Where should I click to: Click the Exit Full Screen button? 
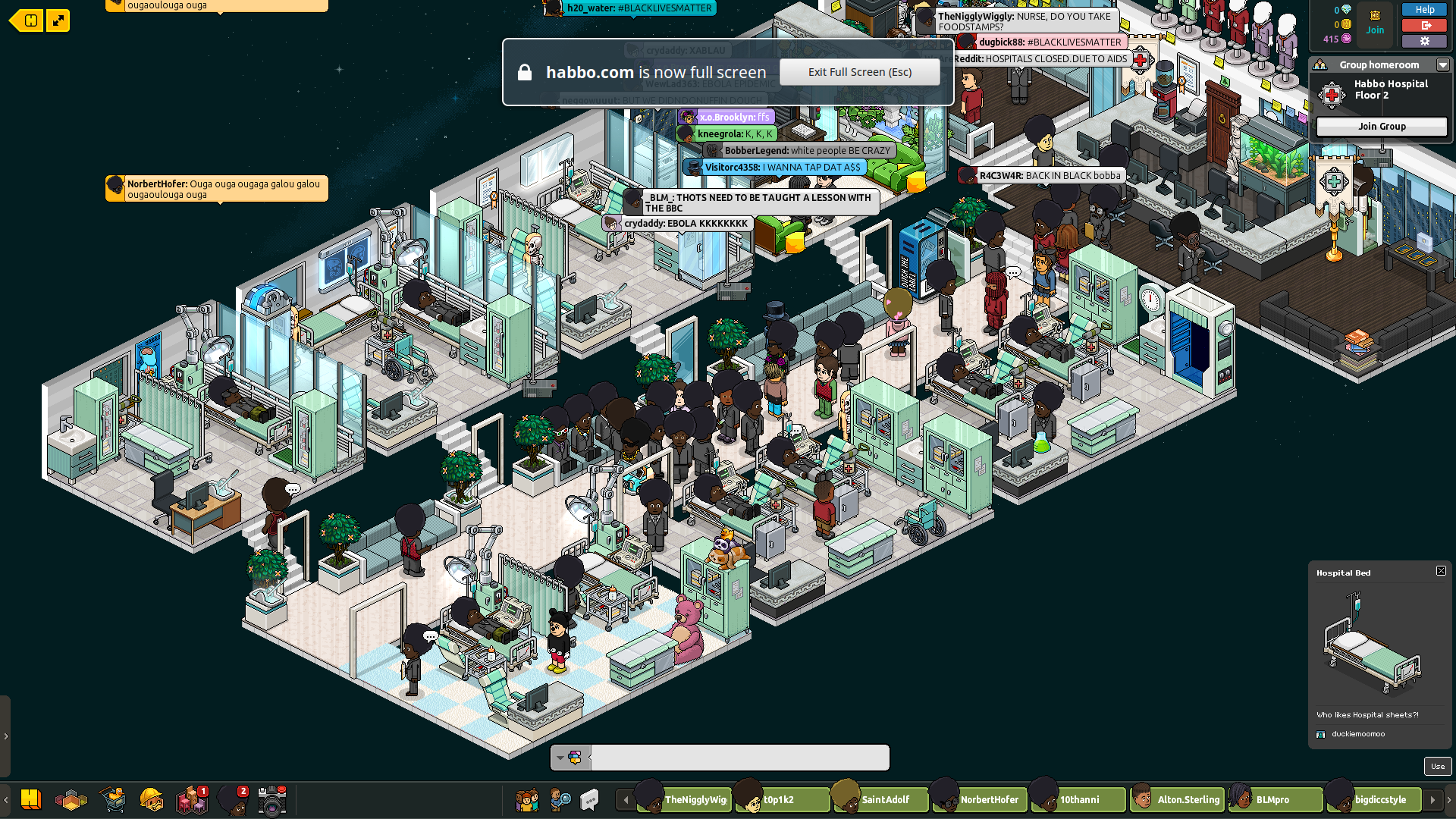pyautogui.click(x=859, y=72)
